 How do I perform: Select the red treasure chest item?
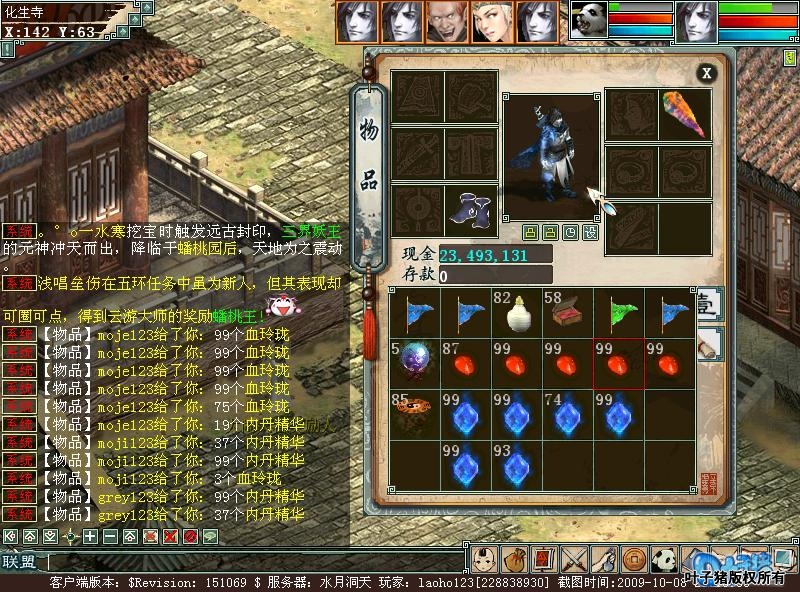[567, 312]
